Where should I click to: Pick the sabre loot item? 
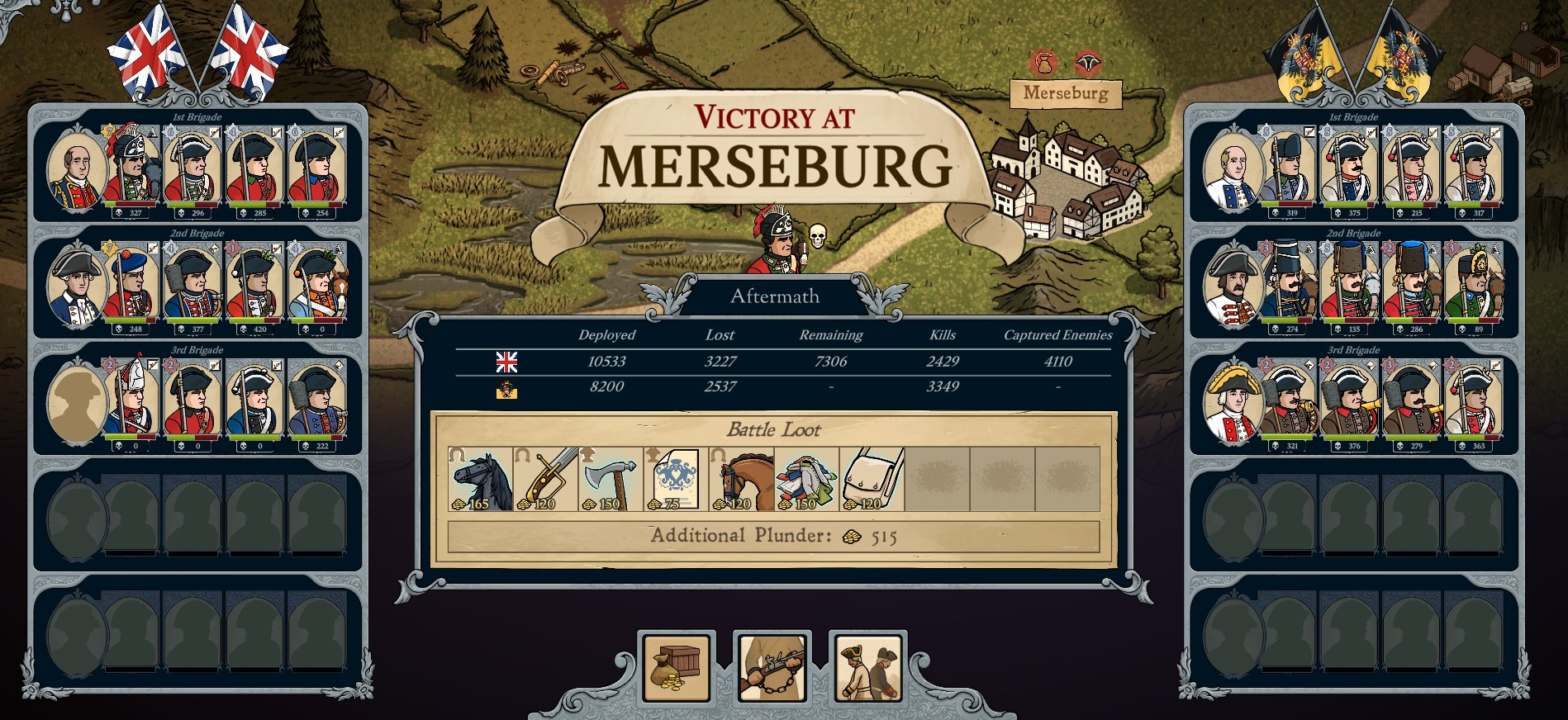546,480
